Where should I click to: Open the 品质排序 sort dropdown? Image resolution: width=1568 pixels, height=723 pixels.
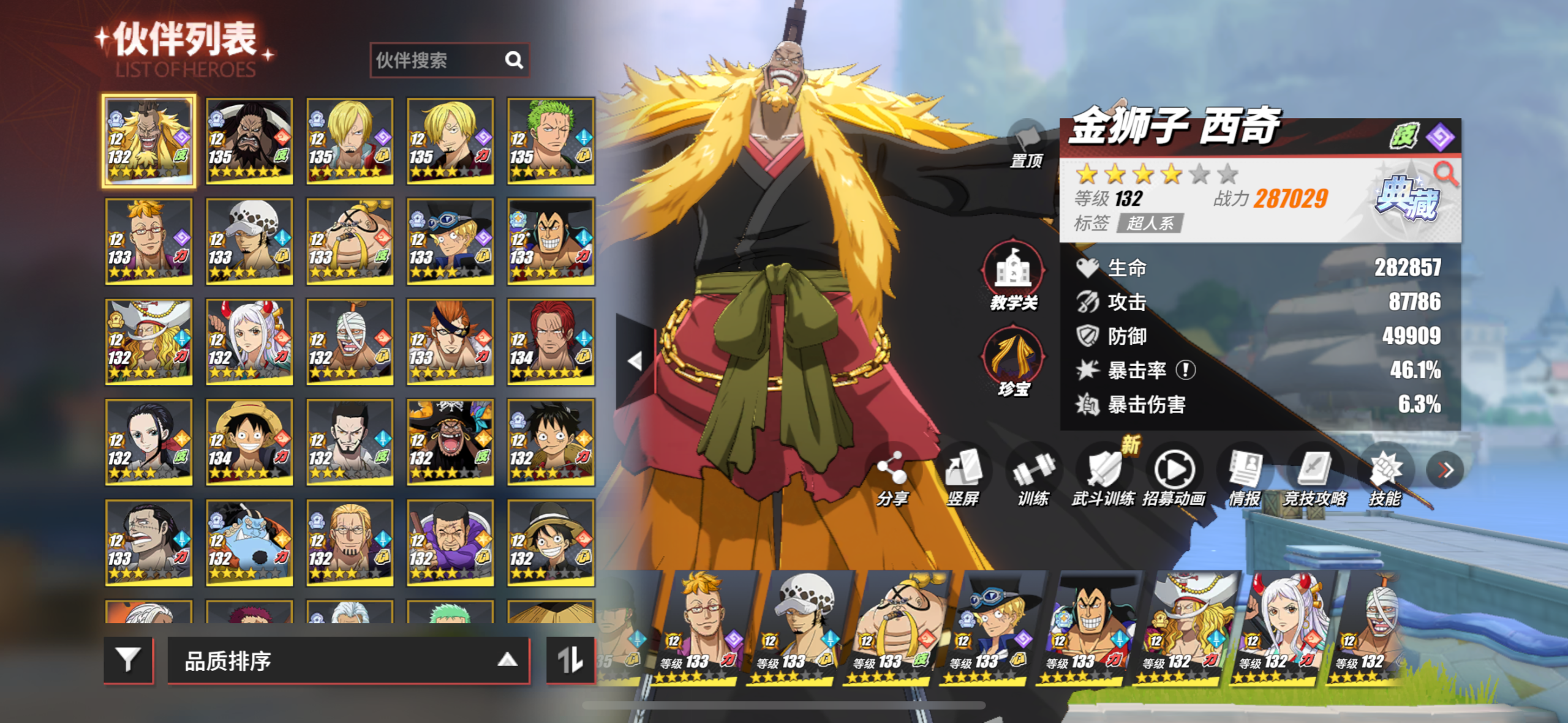coord(348,660)
